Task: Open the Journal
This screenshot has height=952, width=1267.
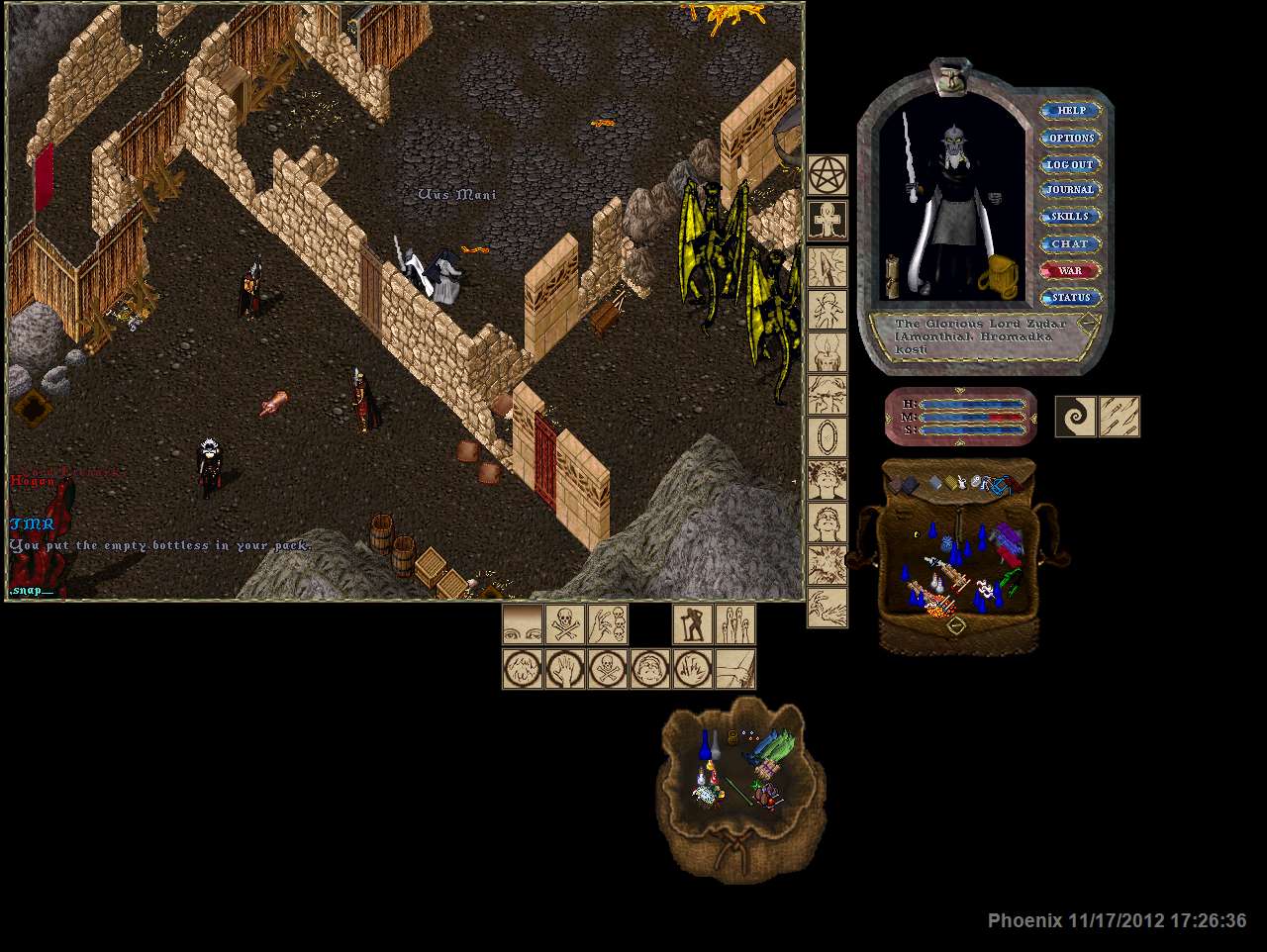Action: [1071, 190]
